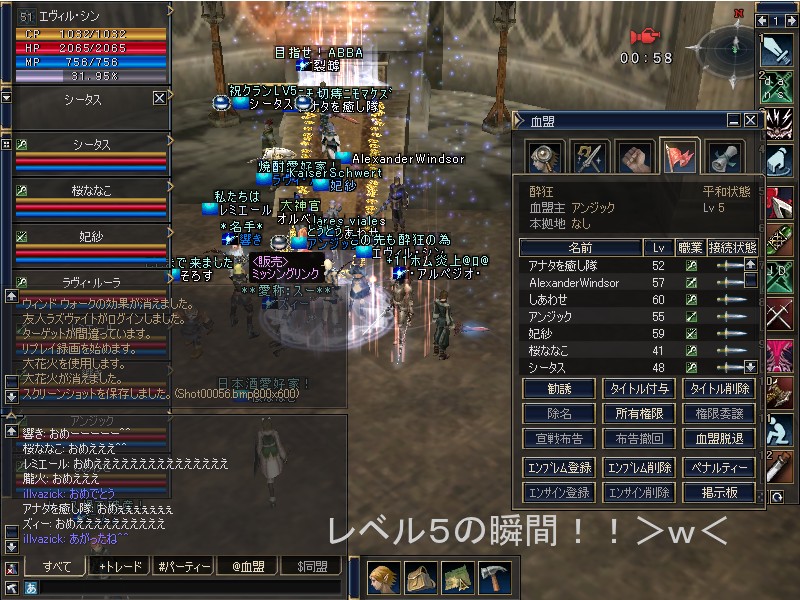The width and height of the screenshot is (800, 600).
Task: Open the ペナルティー penalty info
Action: [x=718, y=467]
